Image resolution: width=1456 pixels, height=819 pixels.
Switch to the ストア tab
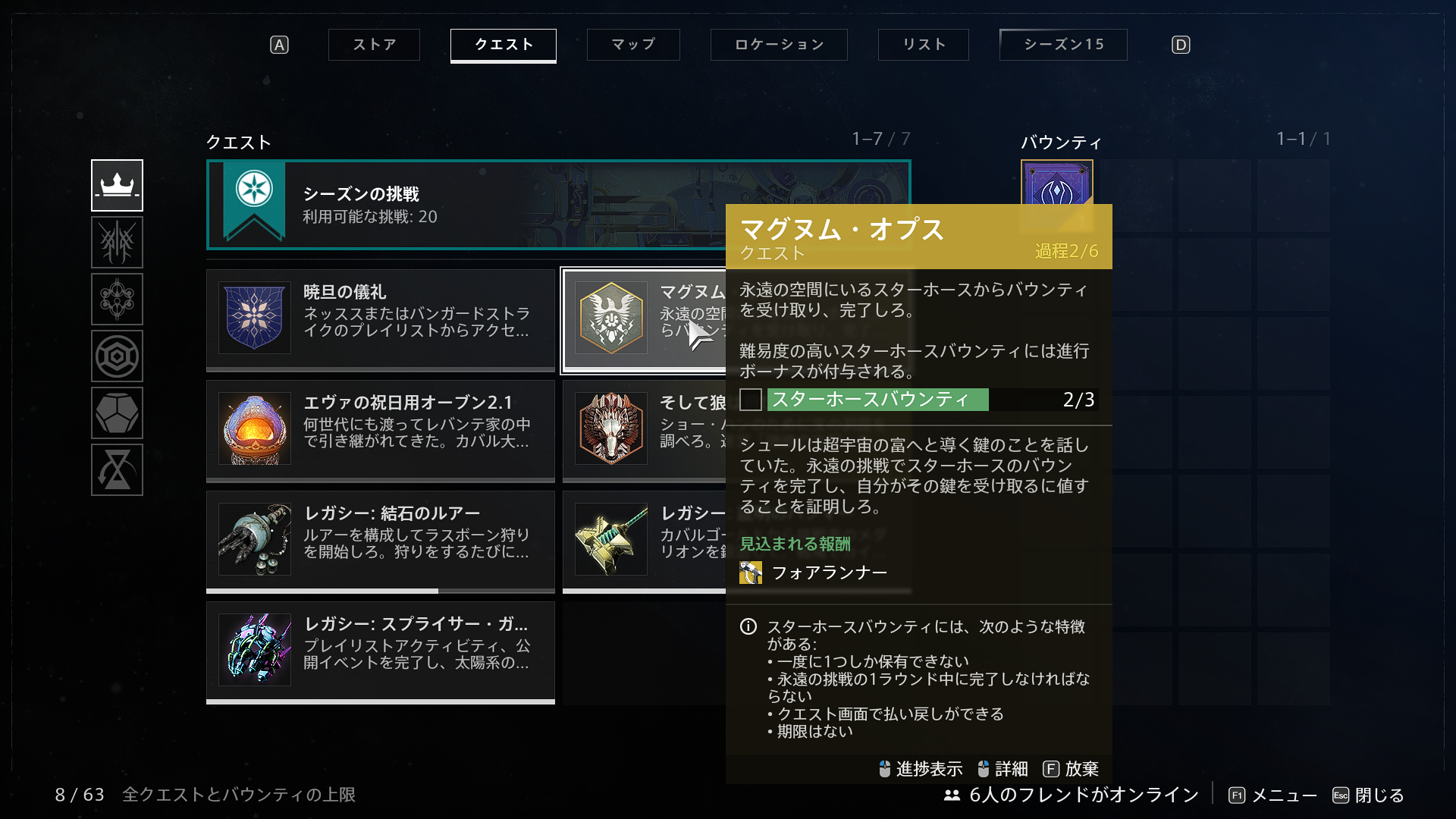[x=373, y=45]
